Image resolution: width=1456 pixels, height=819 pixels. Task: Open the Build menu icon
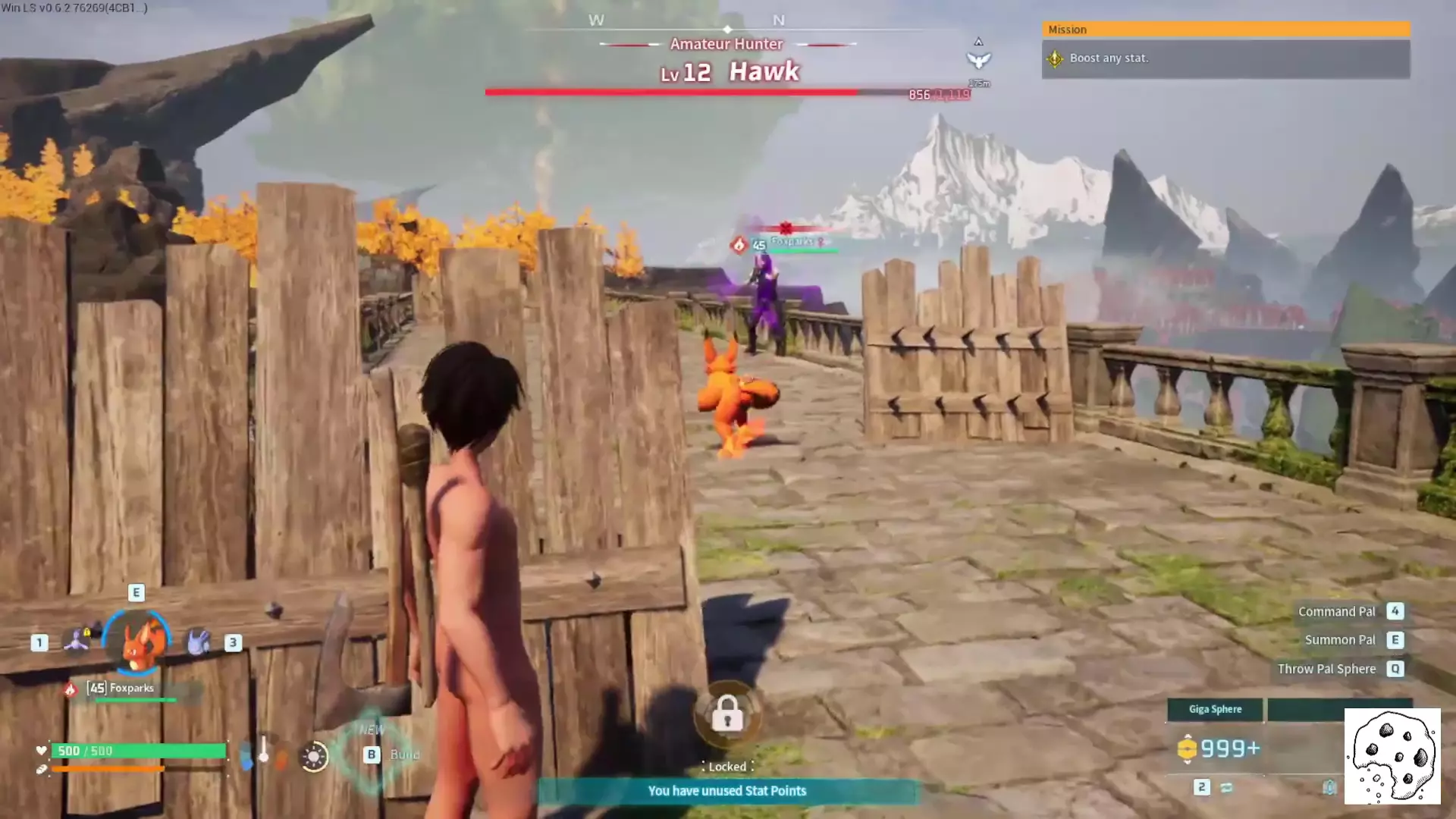point(372,754)
